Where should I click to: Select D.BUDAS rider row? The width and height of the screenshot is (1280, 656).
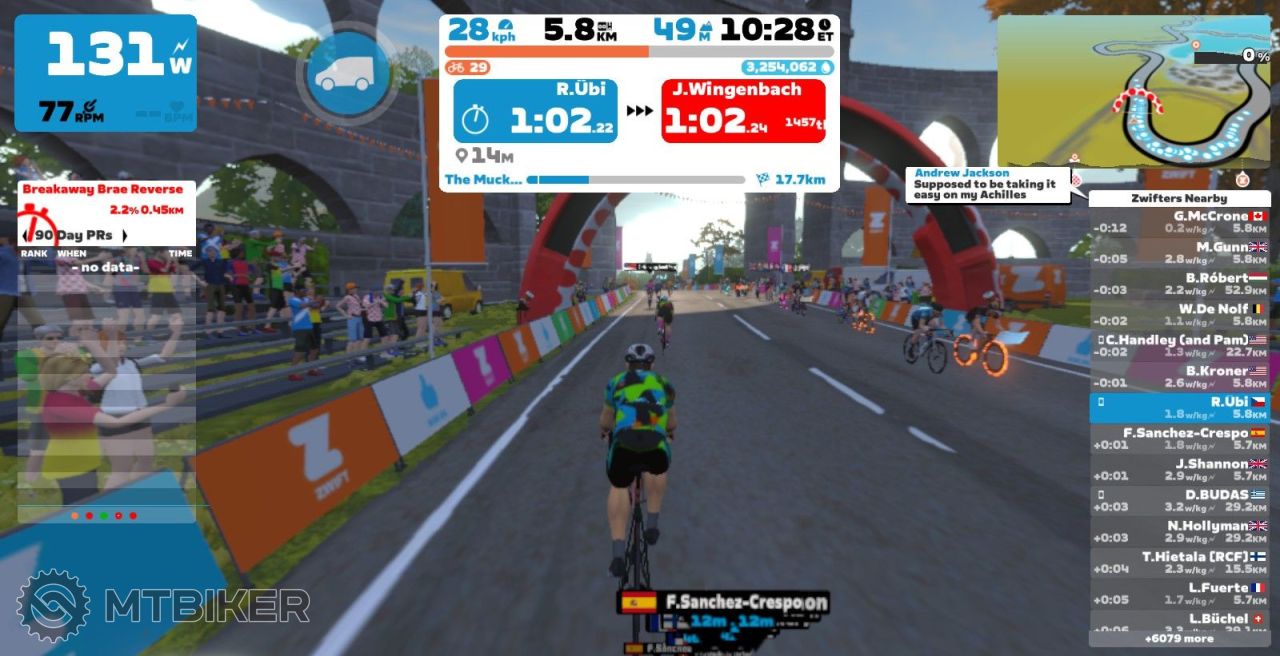1179,501
